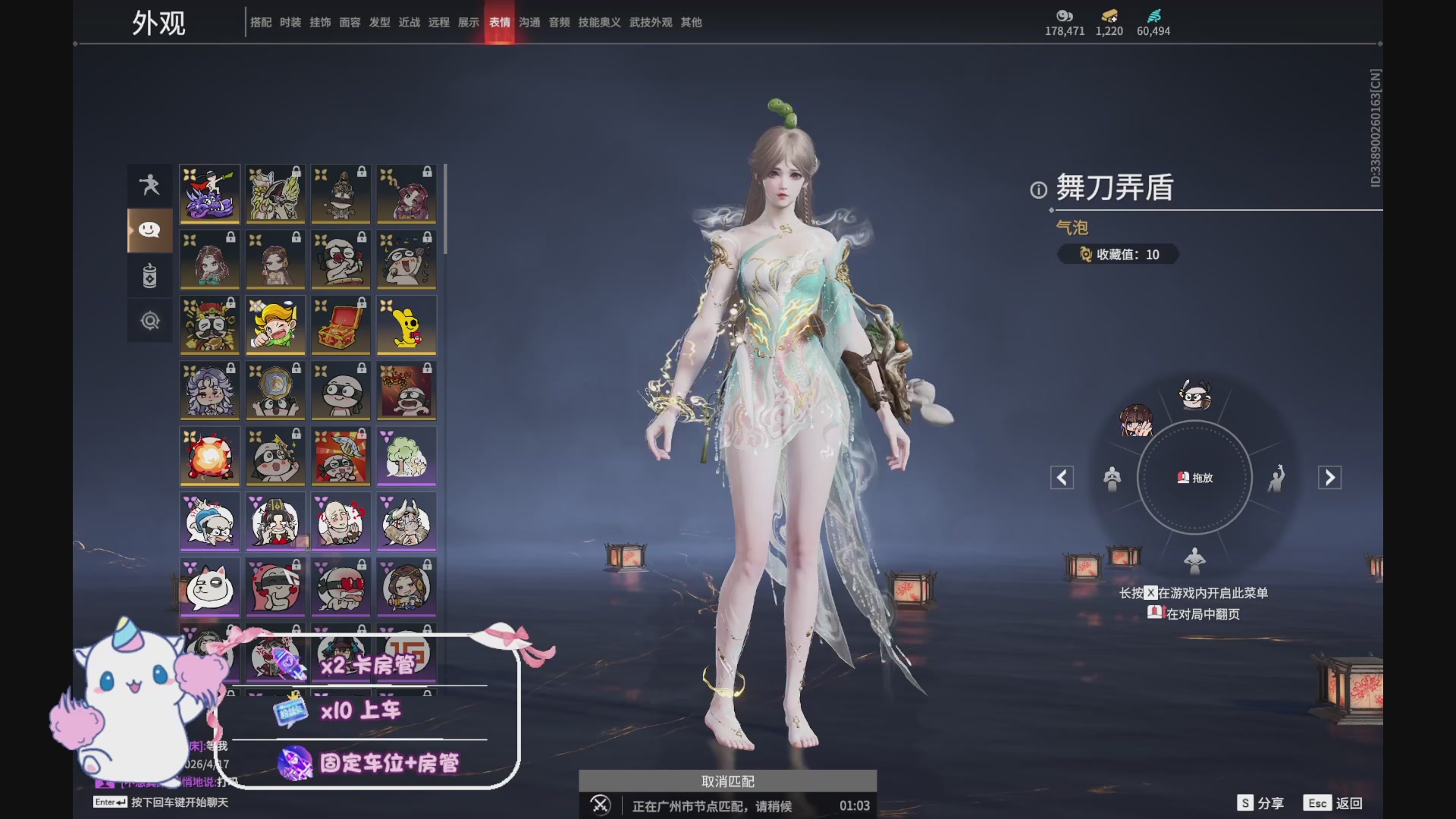
Task: Switch to the 搭配 tab
Action: coord(261,22)
